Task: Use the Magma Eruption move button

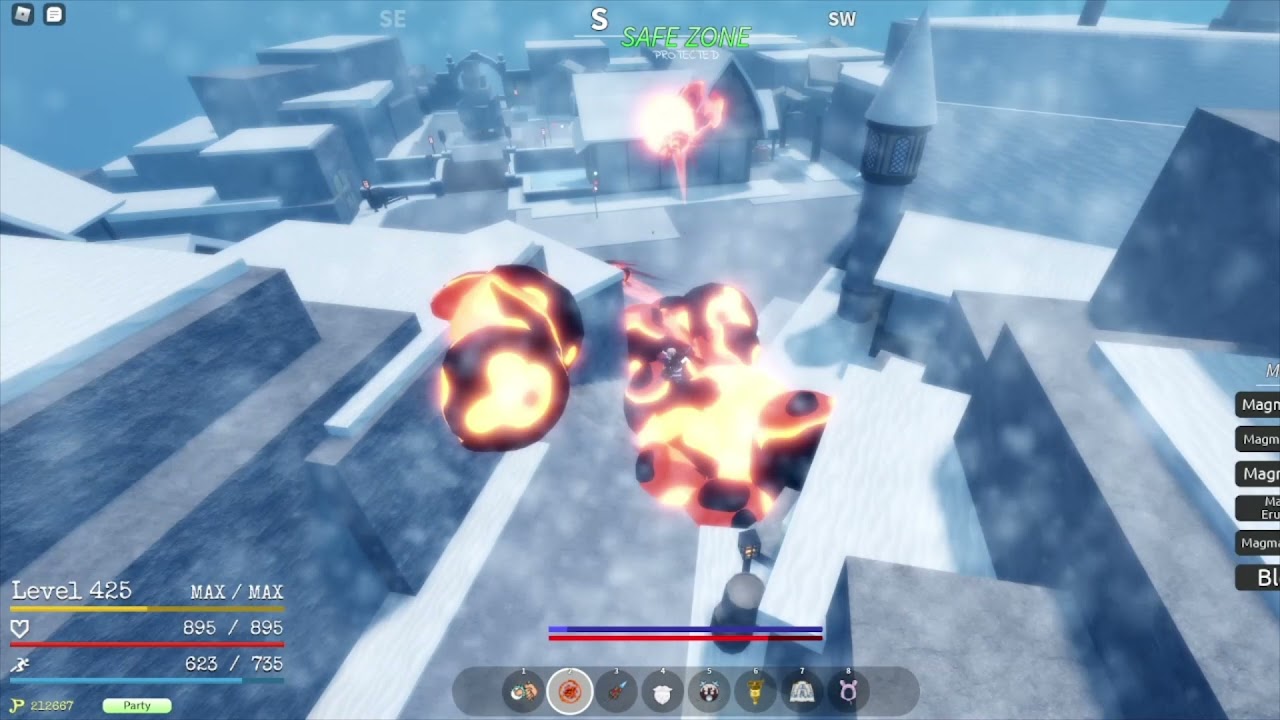Action: (1260, 508)
